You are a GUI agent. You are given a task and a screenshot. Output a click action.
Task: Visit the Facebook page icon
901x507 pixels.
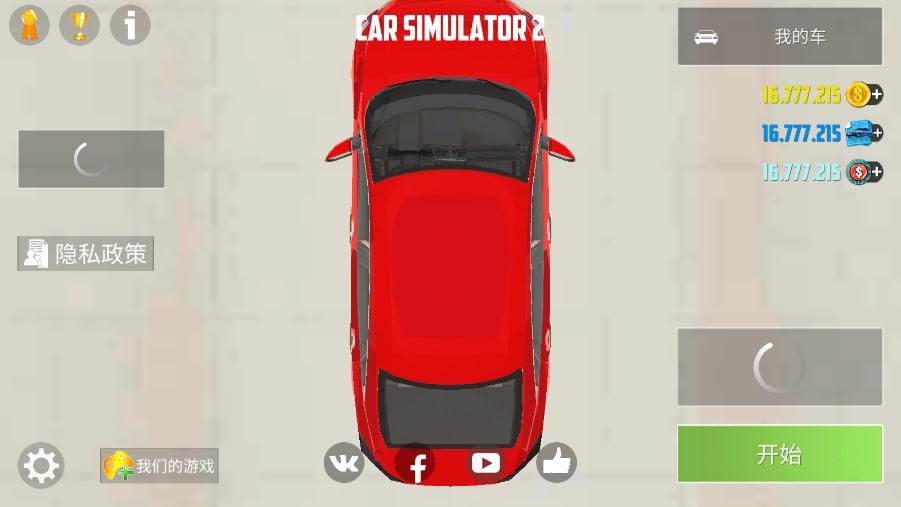[x=416, y=464]
